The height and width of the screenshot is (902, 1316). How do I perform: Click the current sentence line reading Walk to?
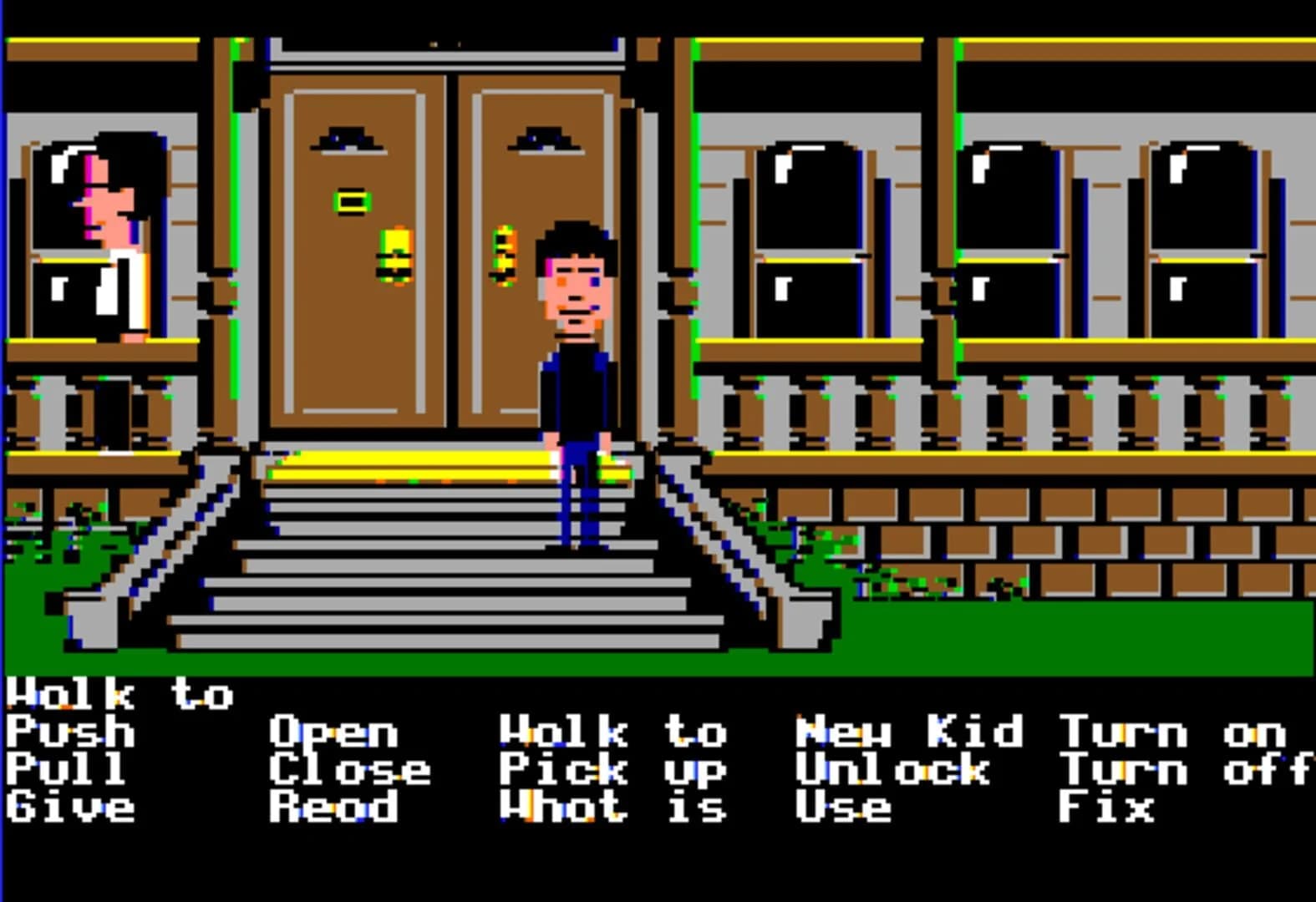tap(121, 693)
